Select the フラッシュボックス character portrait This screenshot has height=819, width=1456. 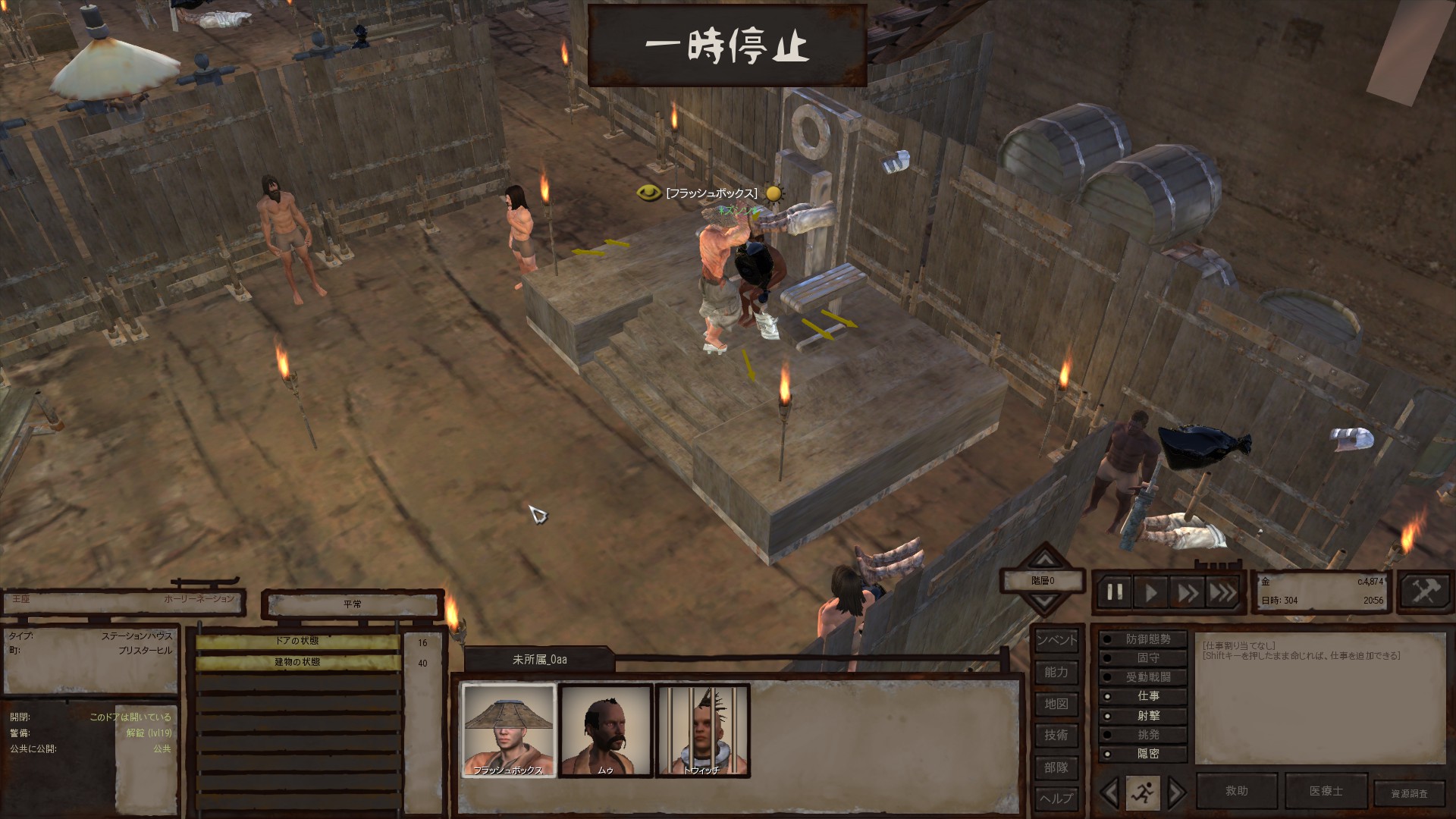[509, 730]
